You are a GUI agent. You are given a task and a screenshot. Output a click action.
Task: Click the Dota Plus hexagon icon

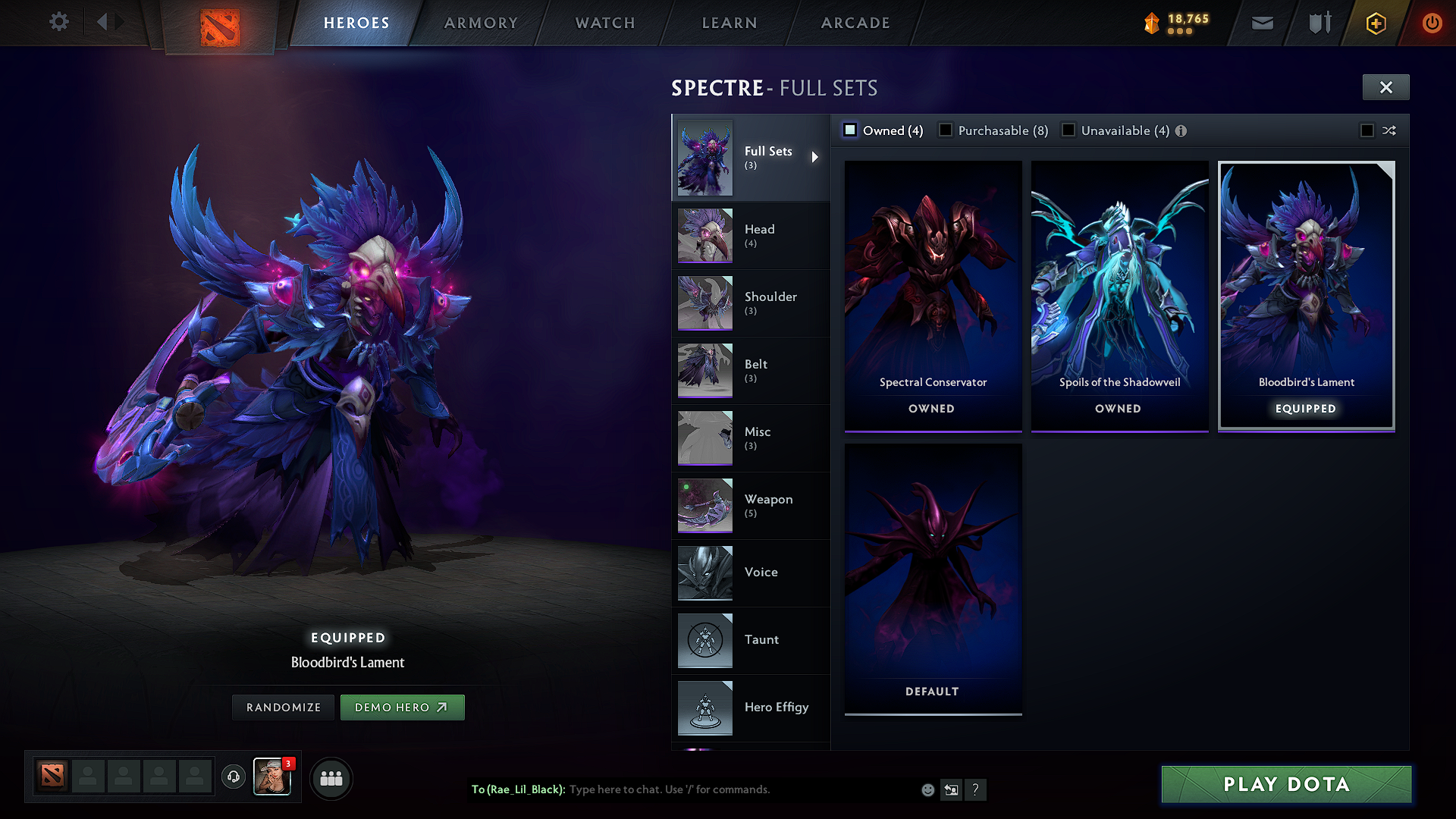[x=1375, y=23]
